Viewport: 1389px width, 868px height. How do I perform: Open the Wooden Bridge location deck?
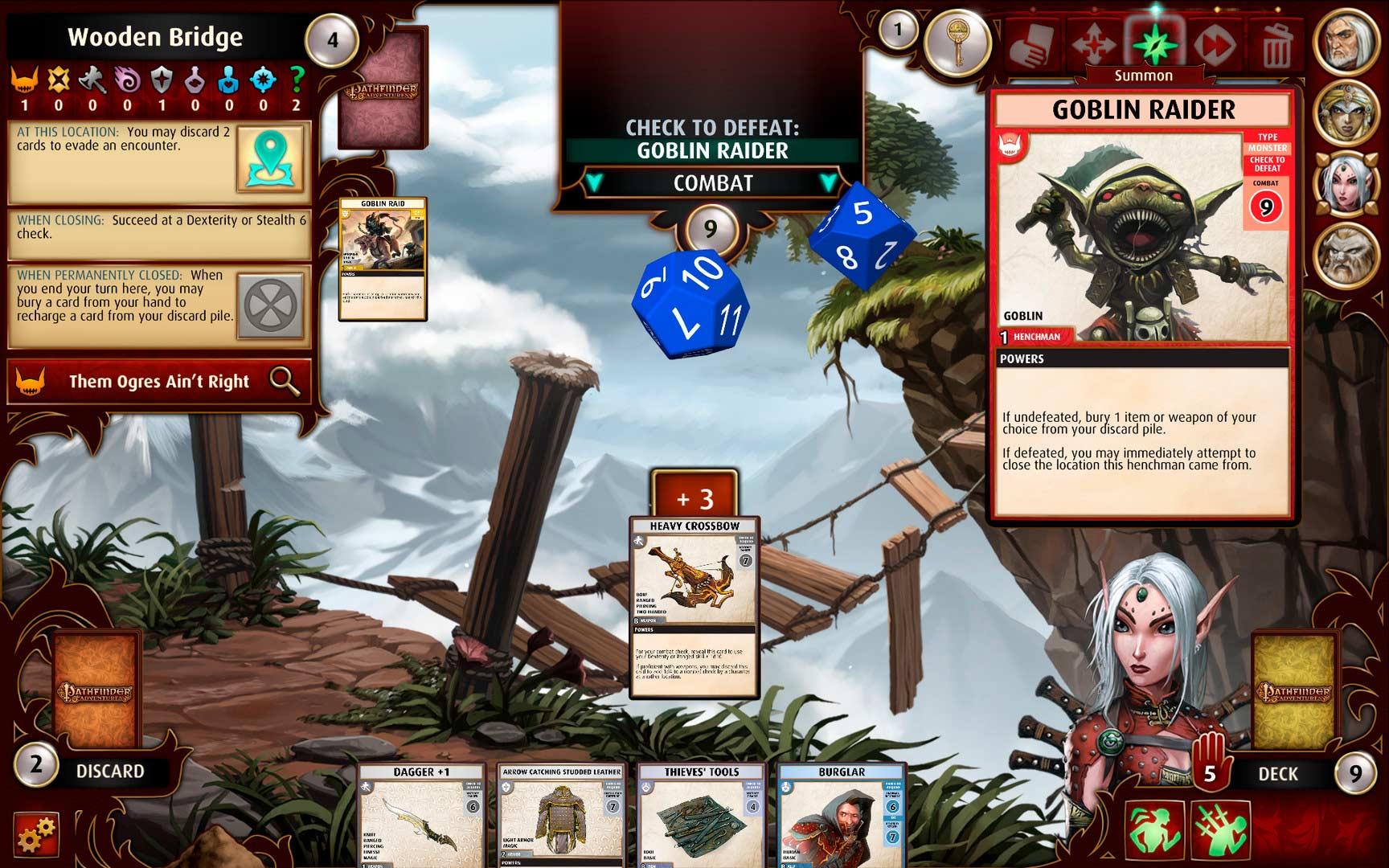[x=383, y=90]
